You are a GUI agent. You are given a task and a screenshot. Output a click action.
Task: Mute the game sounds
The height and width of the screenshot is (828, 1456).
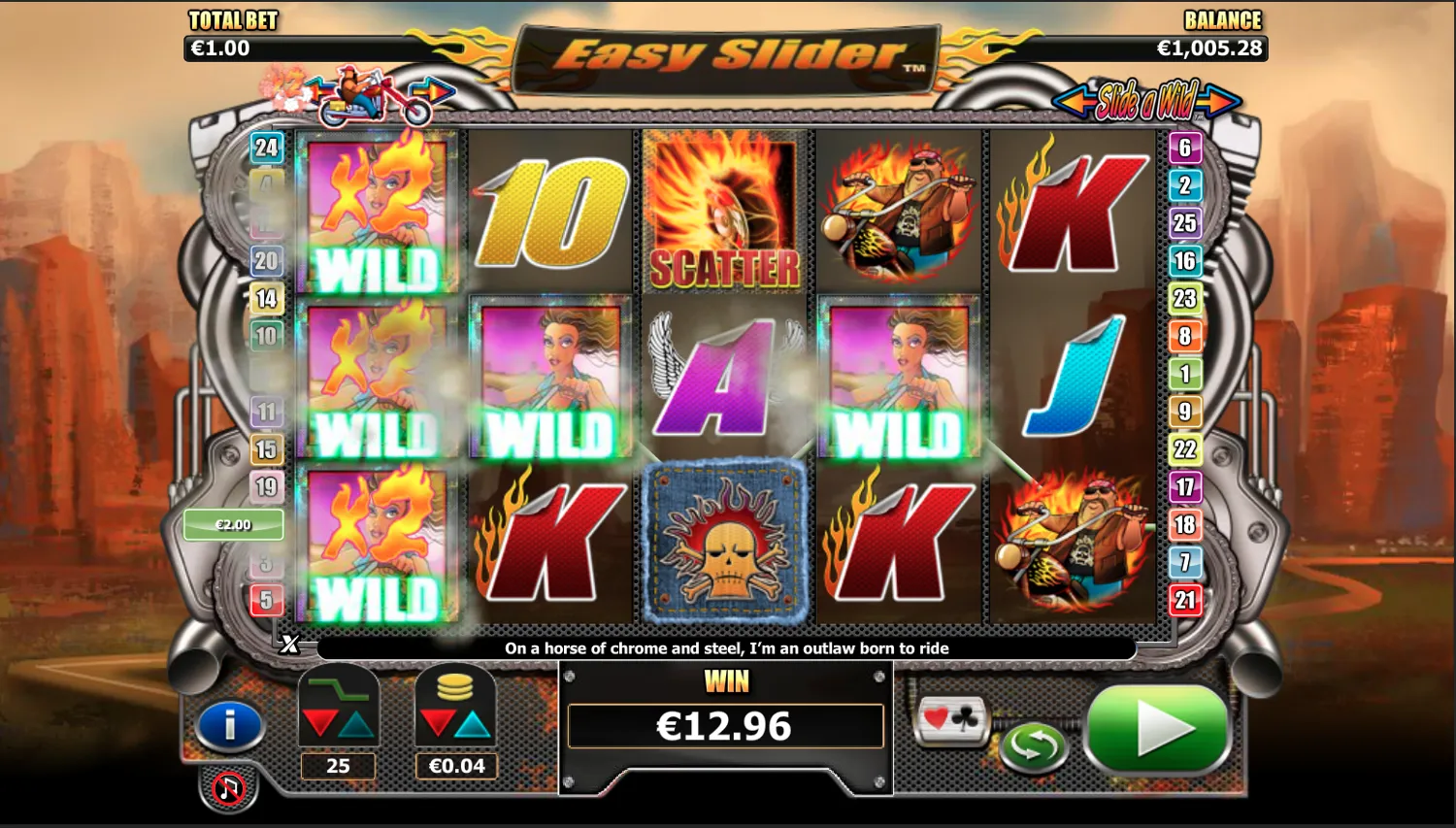point(228,787)
